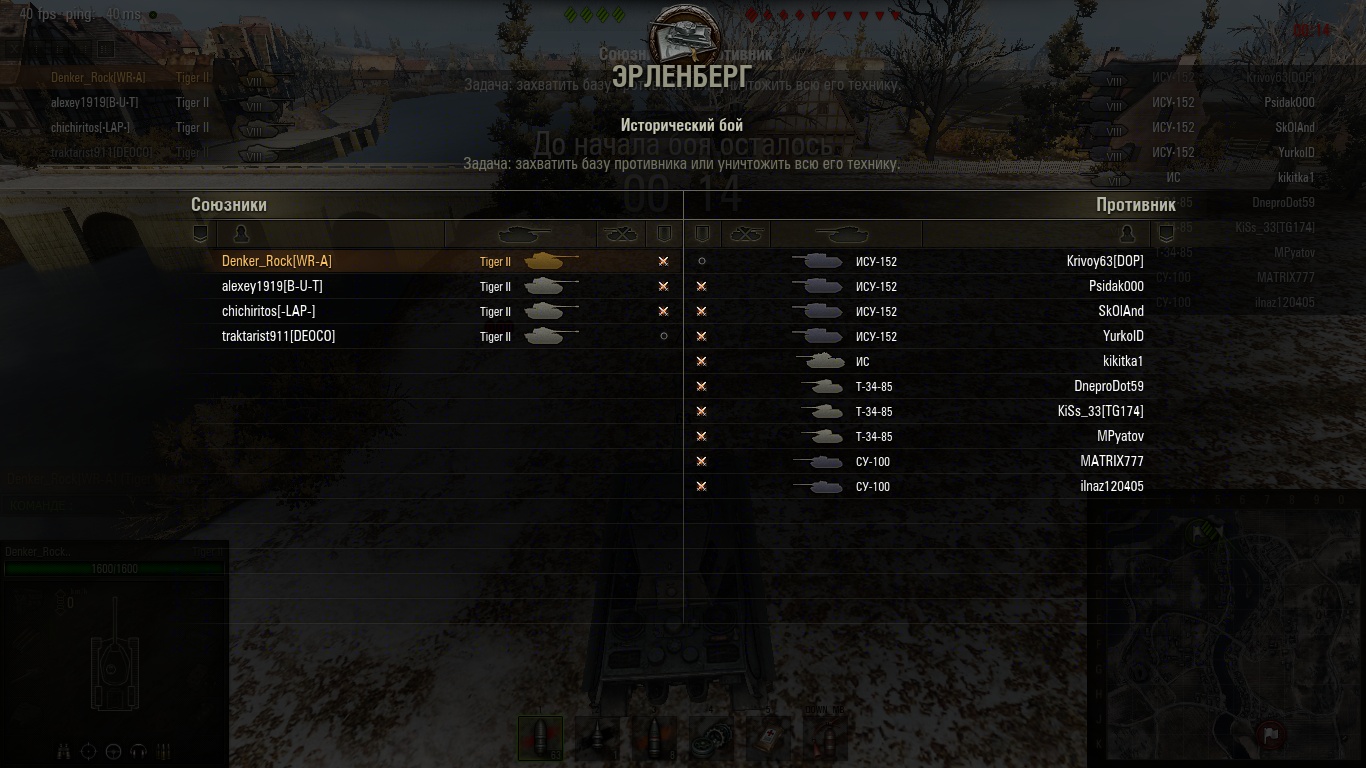Image resolution: width=1366 pixels, height=768 pixels.
Task: Select enemy MPyatov row
Action: click(x=1120, y=436)
